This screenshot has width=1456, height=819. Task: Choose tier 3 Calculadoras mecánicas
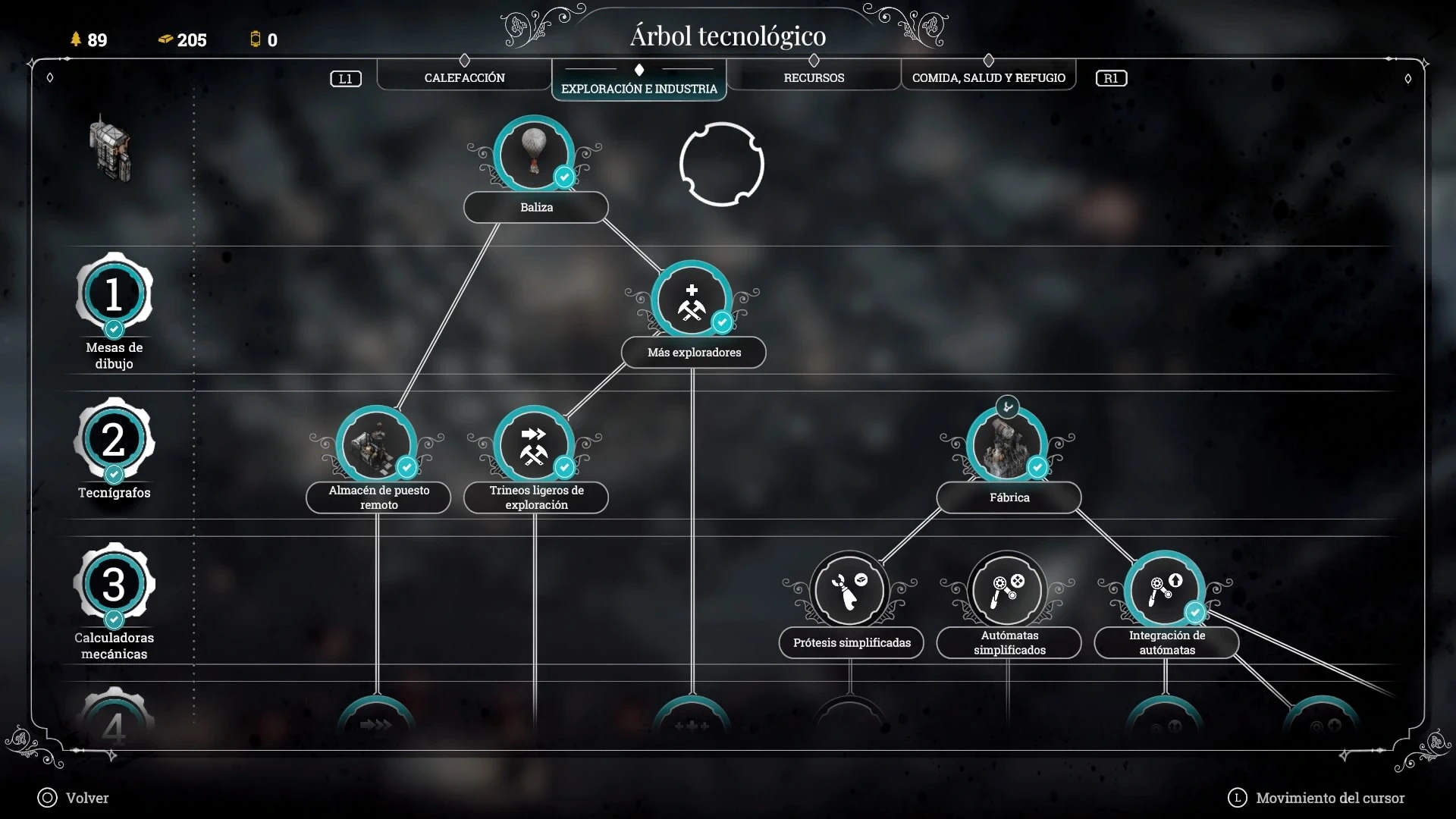(114, 585)
